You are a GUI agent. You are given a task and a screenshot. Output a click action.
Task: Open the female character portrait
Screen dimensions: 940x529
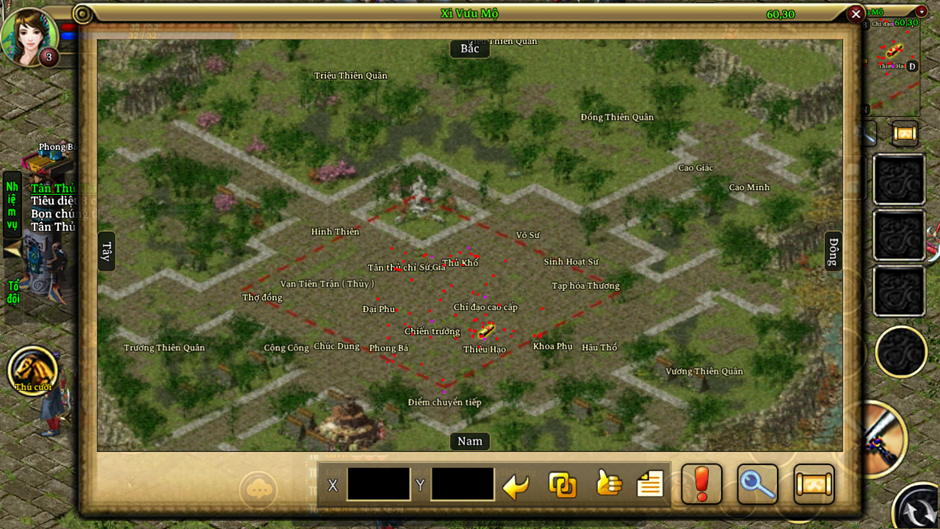point(28,35)
